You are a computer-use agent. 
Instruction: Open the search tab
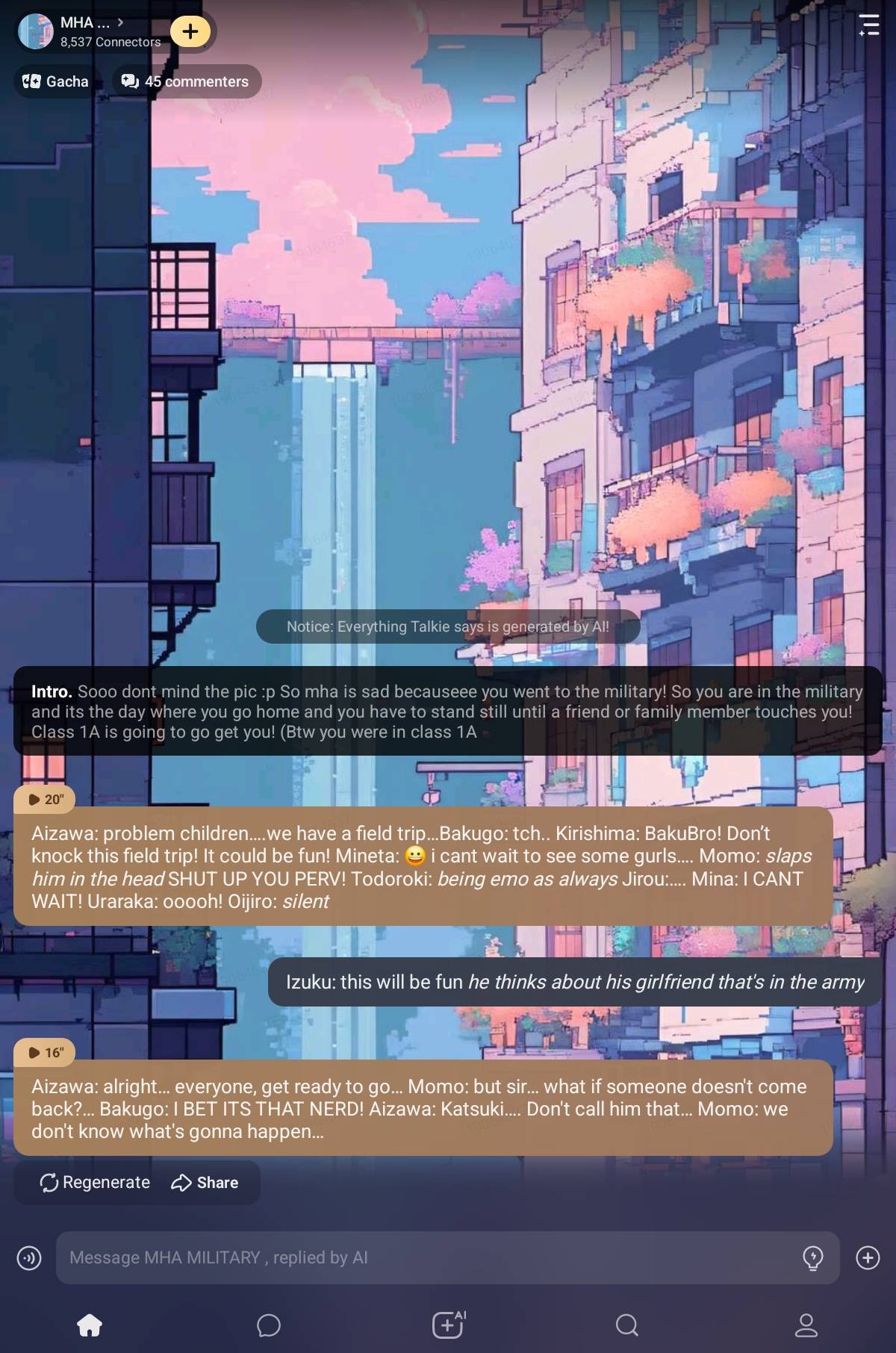pos(627,1325)
